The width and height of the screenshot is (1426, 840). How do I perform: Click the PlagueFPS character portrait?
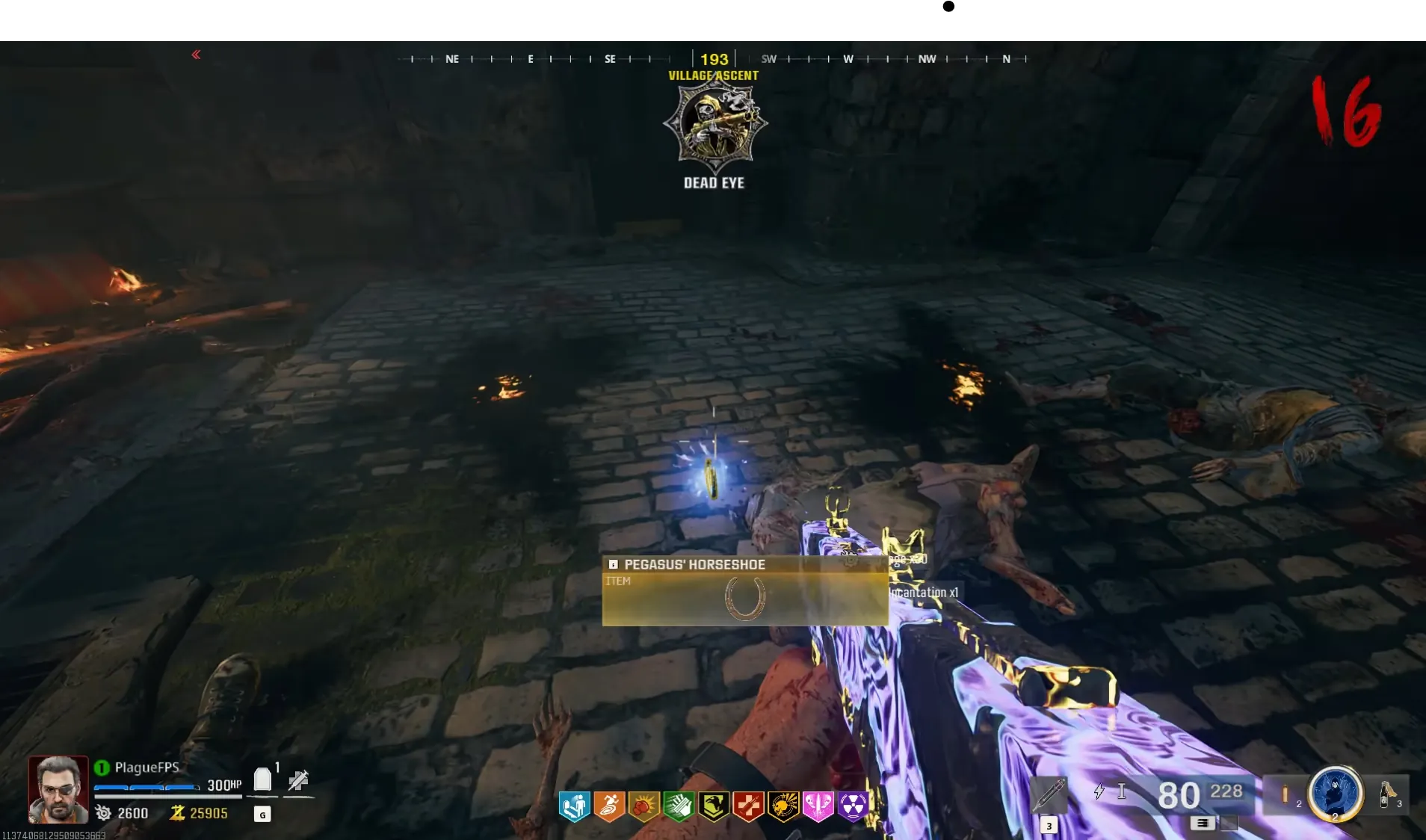click(58, 788)
